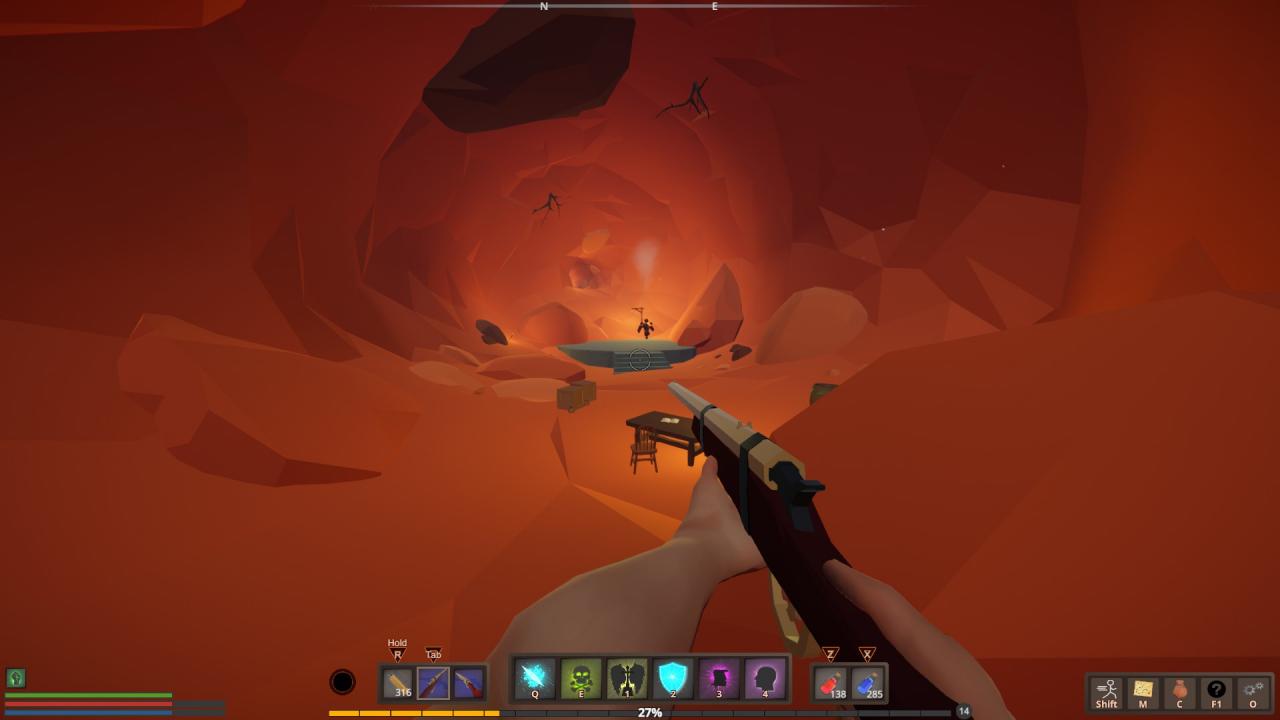Open options with the gears icon
The image size is (1280, 720).
1253,692
